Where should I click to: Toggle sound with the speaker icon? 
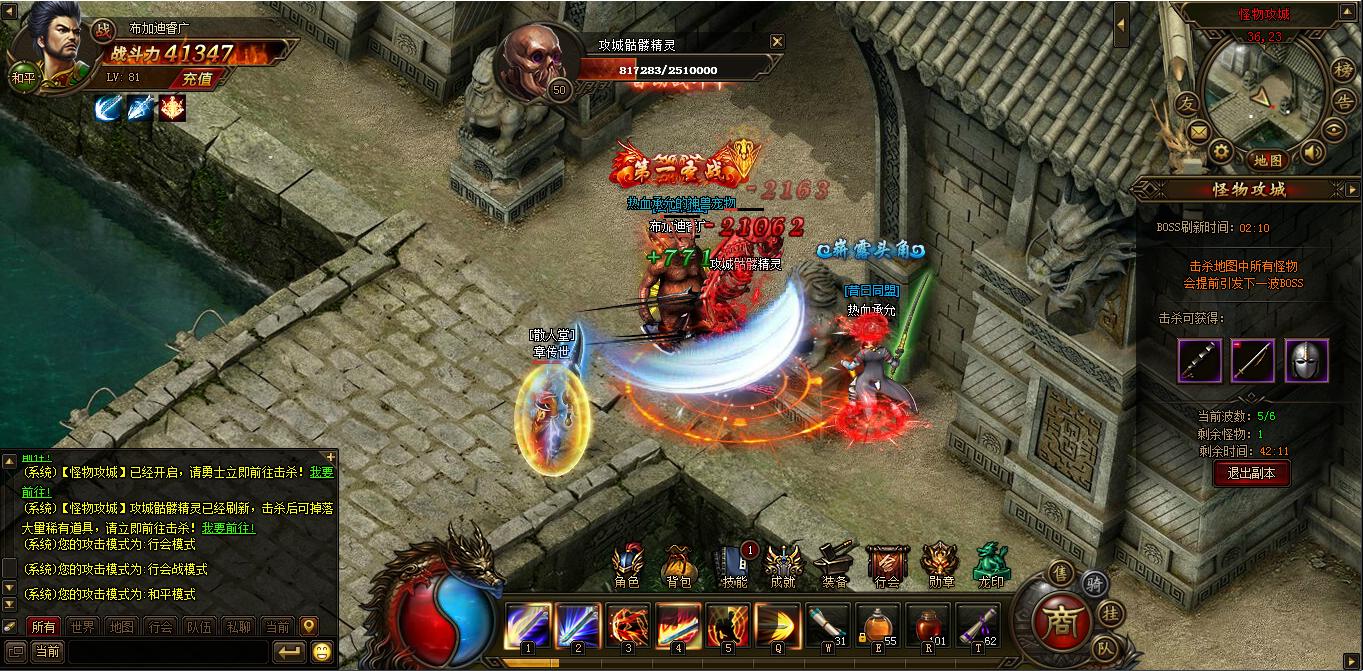tap(1312, 152)
